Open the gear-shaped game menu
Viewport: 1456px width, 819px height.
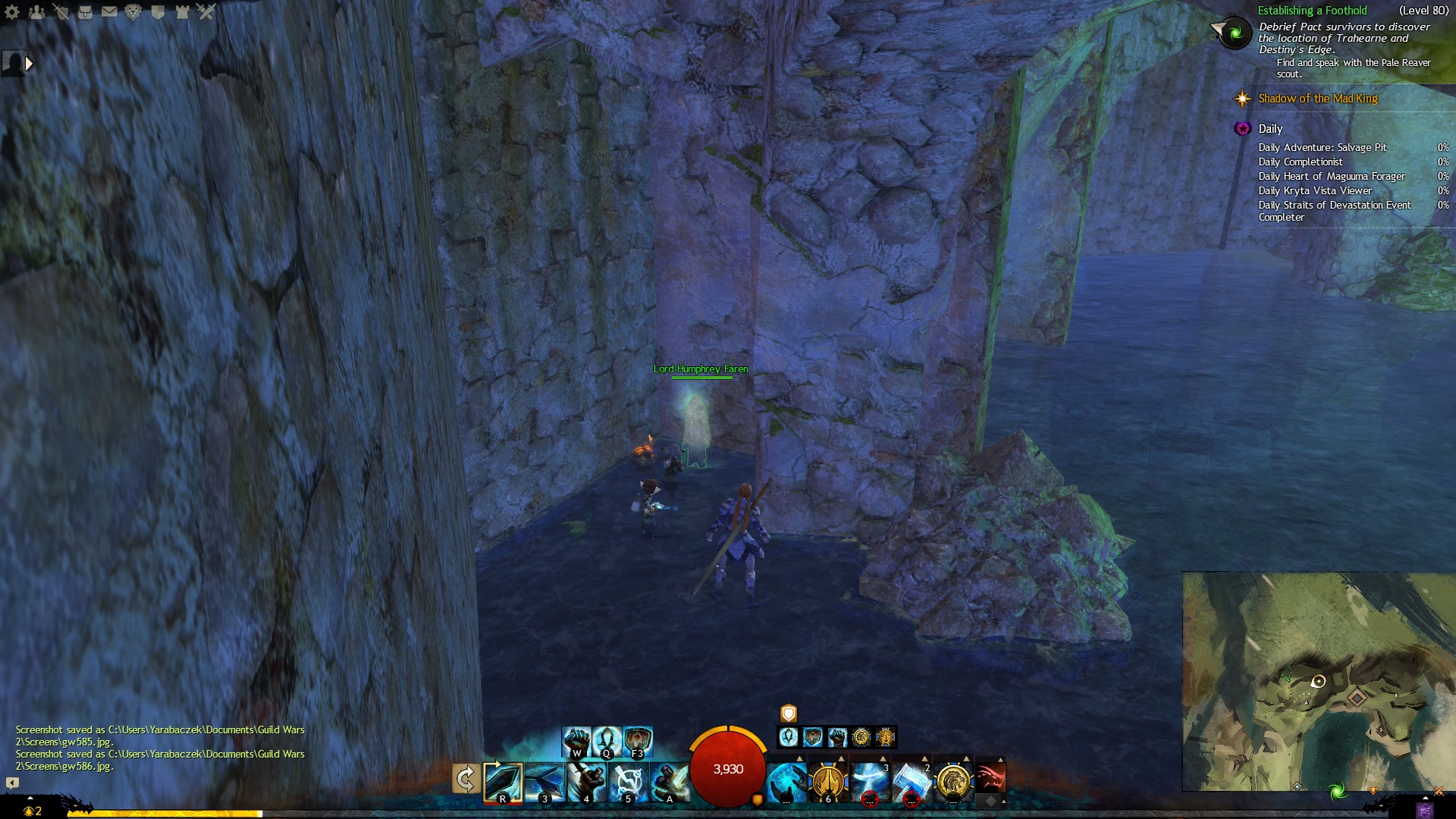(12, 11)
